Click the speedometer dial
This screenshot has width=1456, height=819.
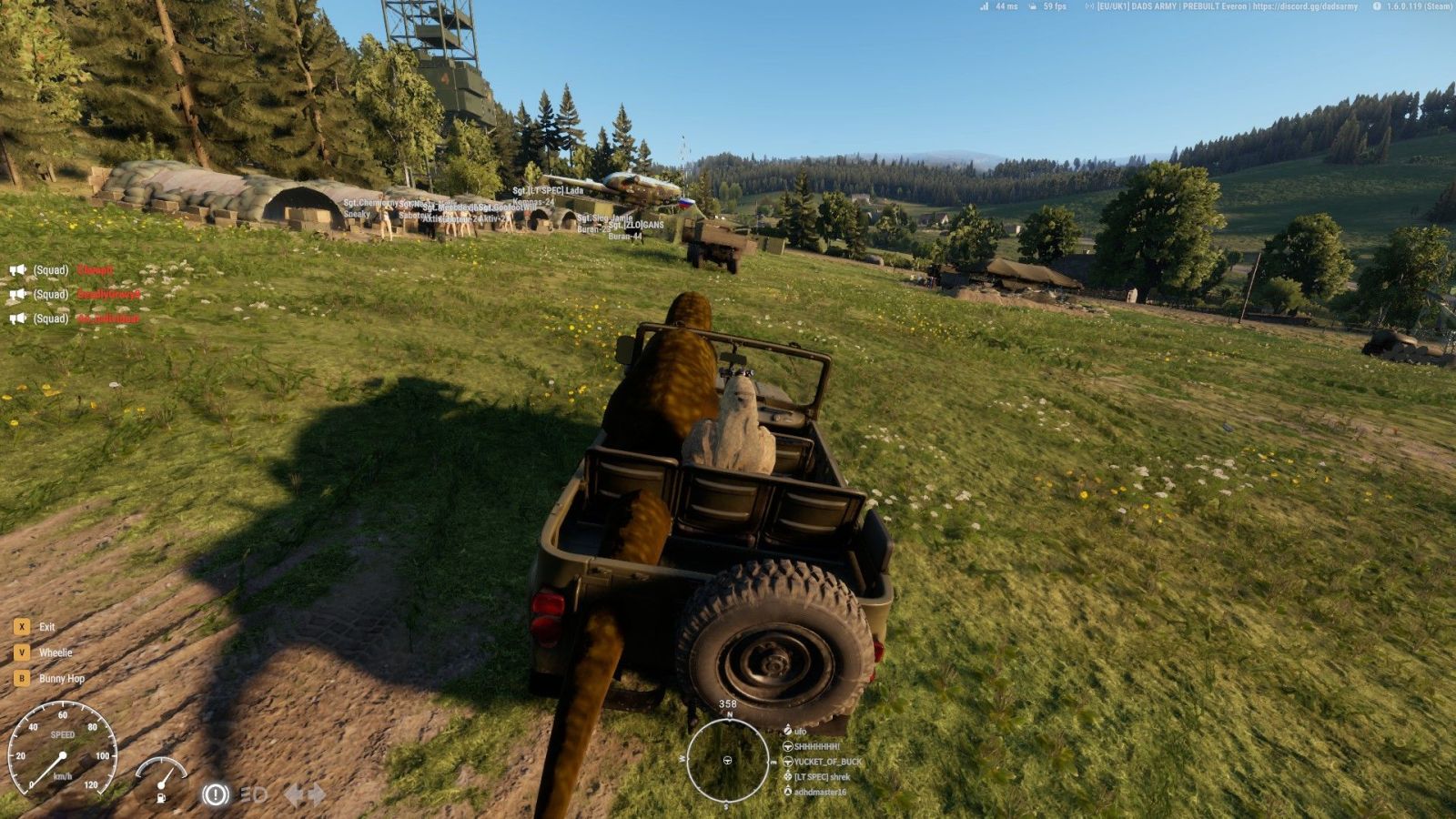tap(62, 753)
